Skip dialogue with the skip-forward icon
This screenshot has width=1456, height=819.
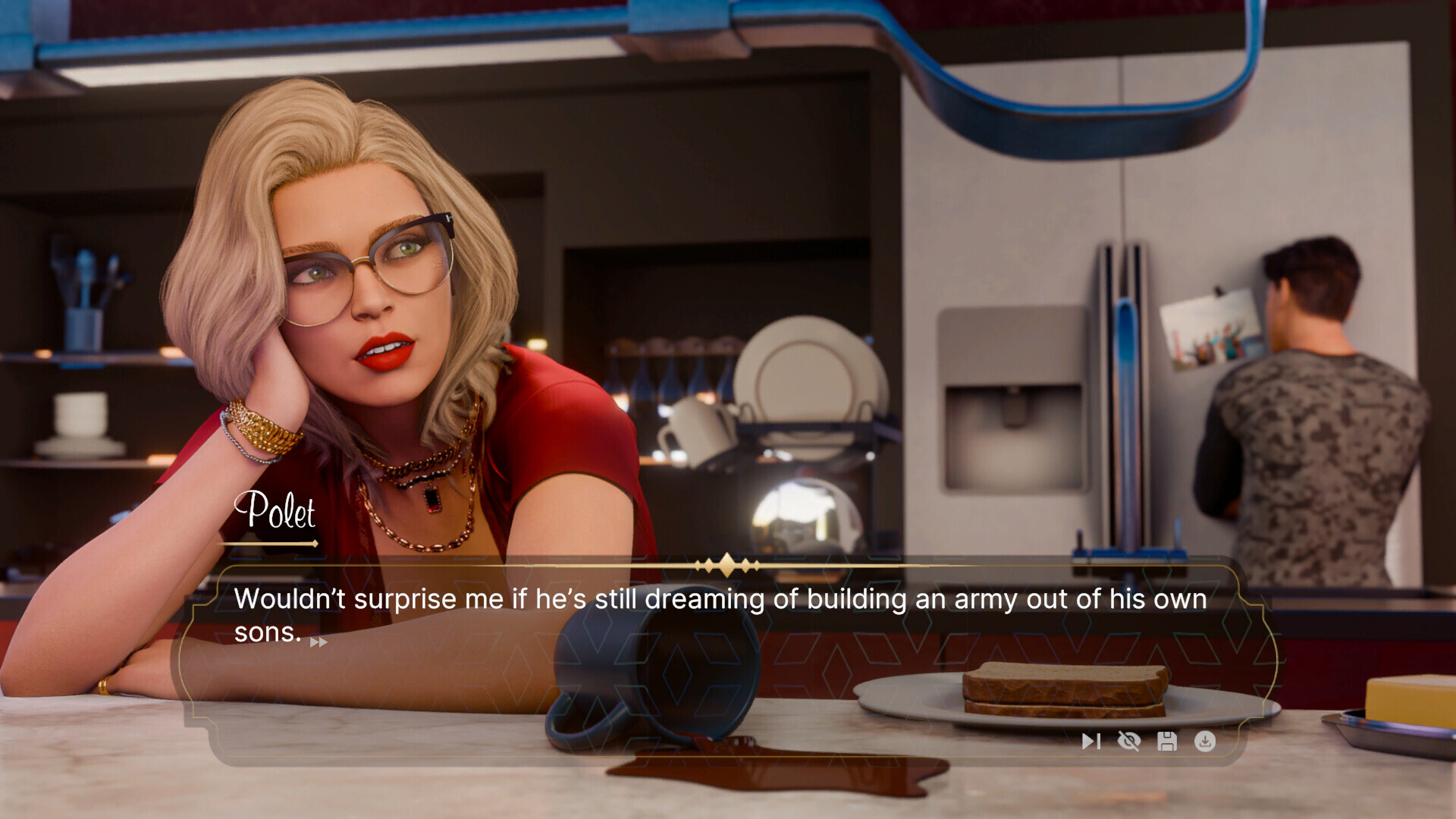tap(1090, 741)
